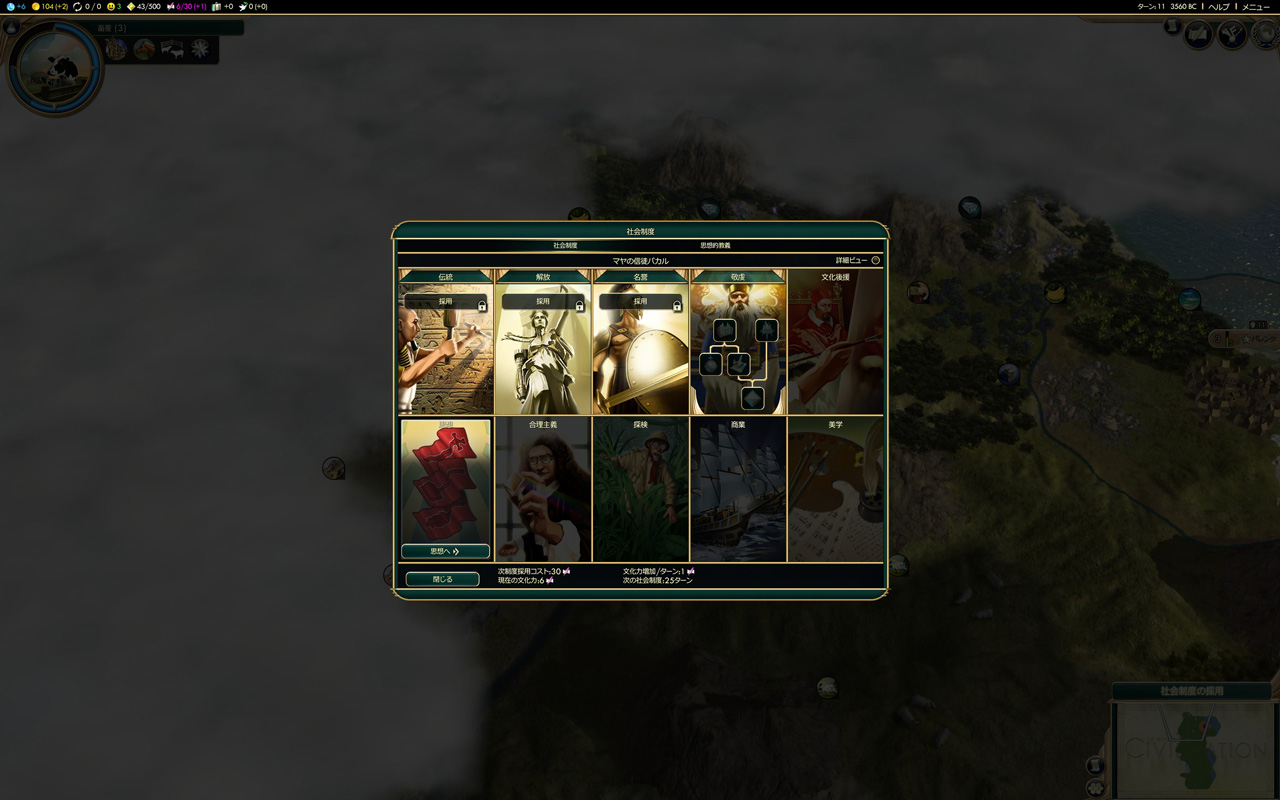Toggle the 詳細ビュー detailed view option
Viewport: 1280px width, 800px height.
point(875,260)
